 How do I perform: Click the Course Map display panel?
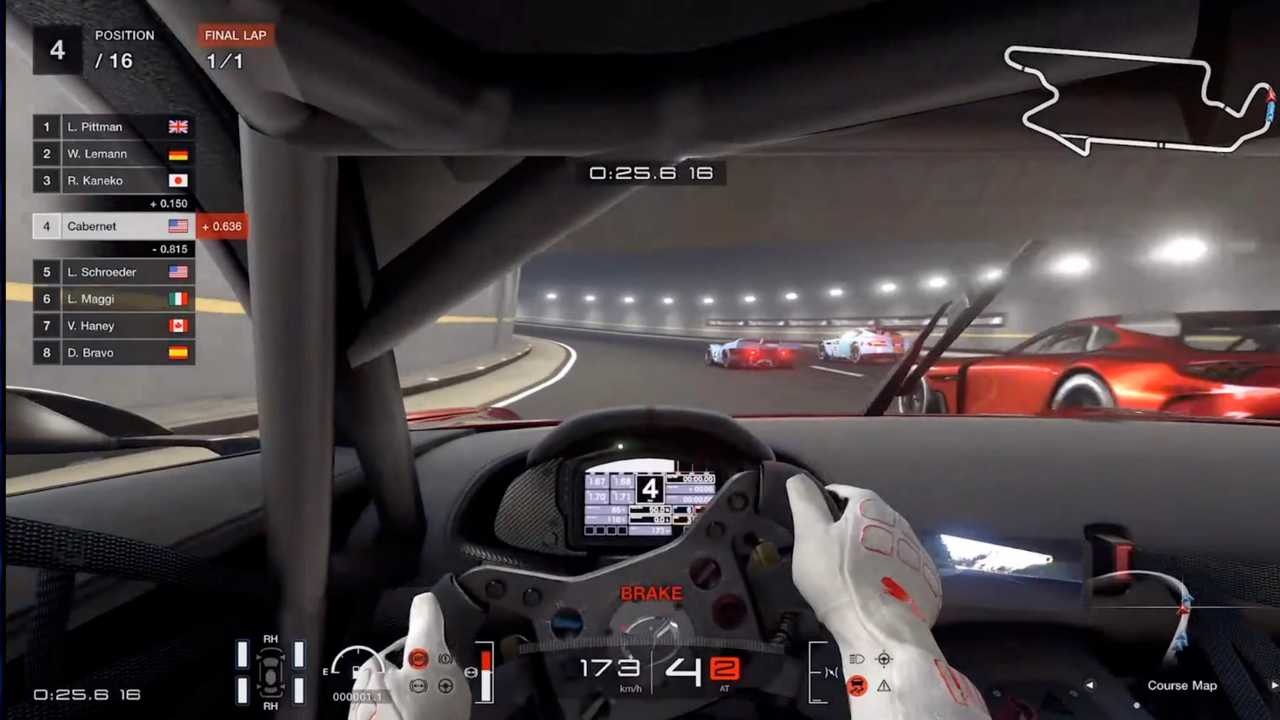pos(1181,686)
